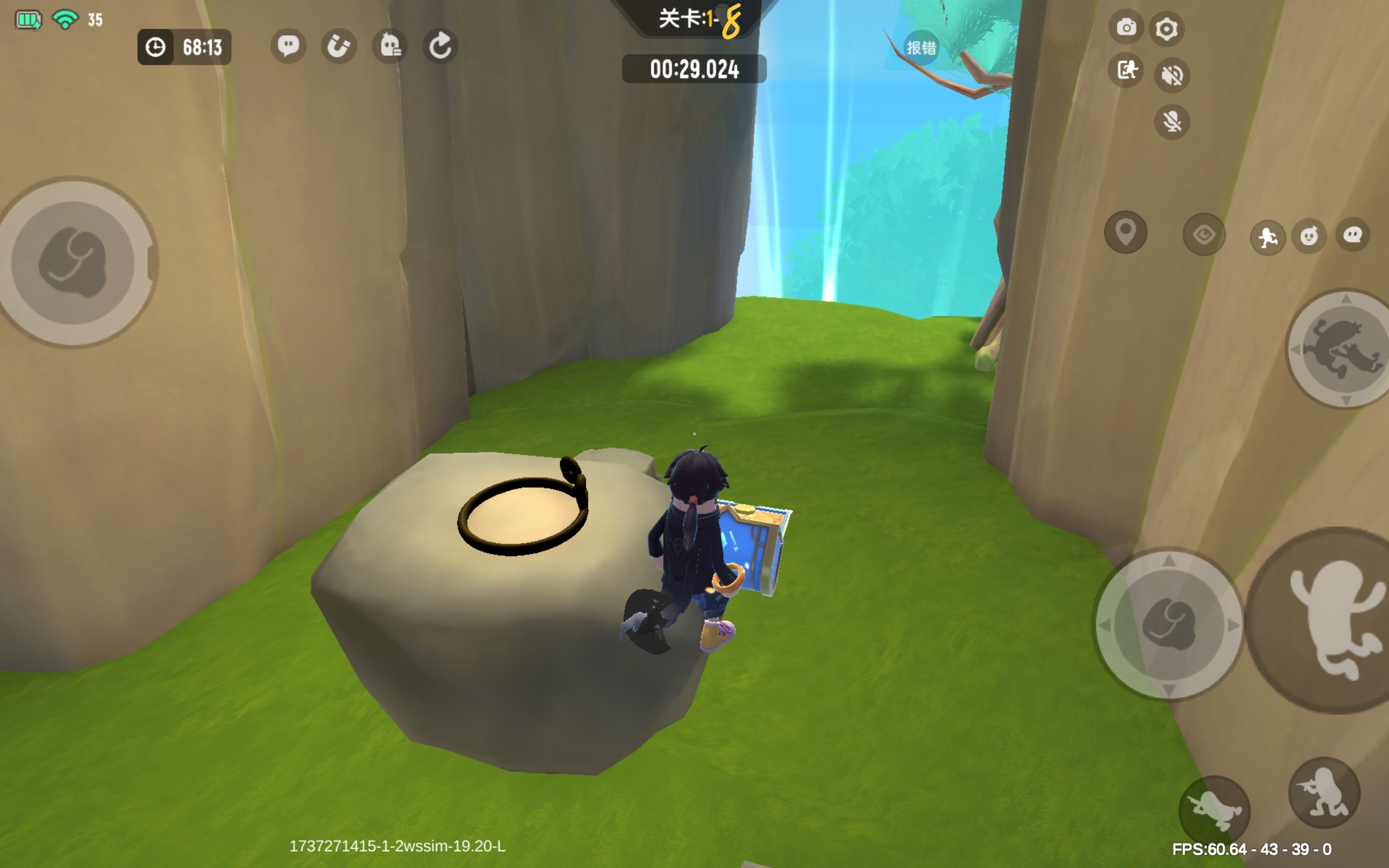Open the emoji face expressions
The height and width of the screenshot is (868, 1389).
coord(1309,235)
